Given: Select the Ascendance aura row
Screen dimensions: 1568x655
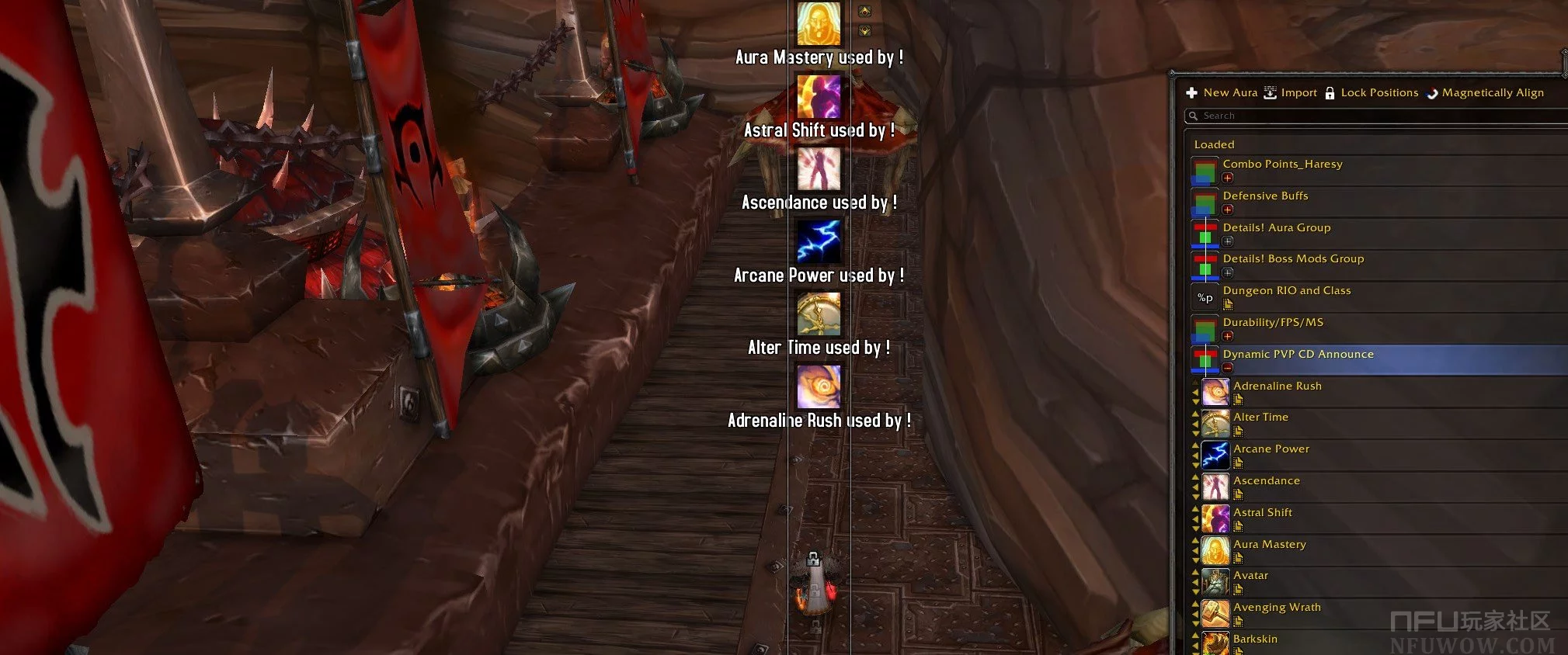Looking at the screenshot, I should (1266, 481).
